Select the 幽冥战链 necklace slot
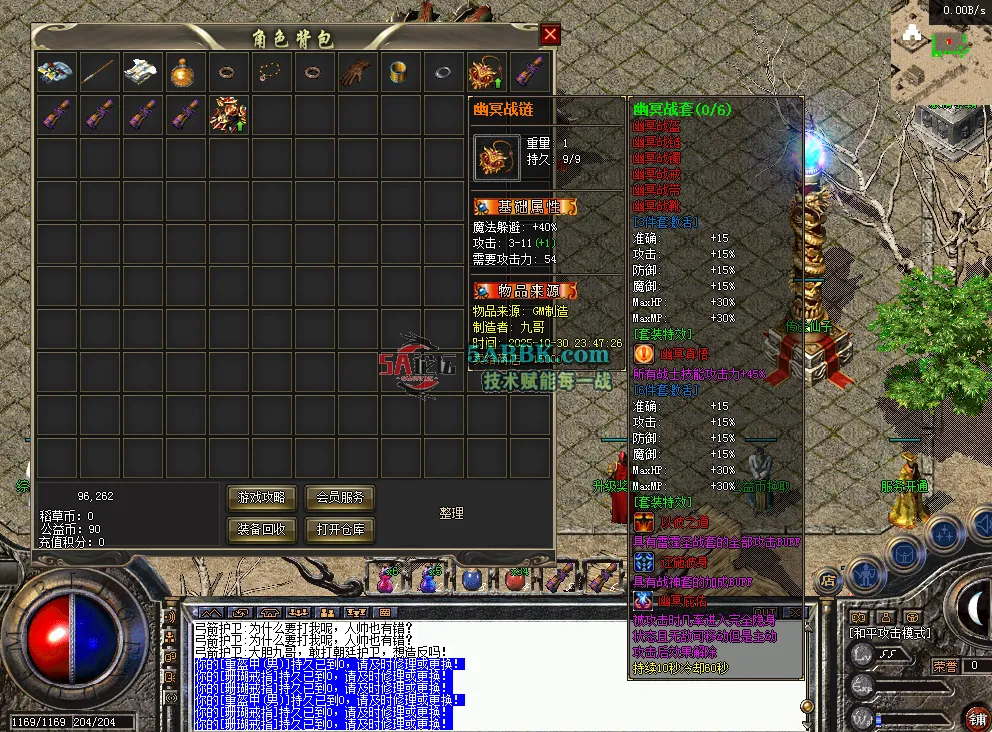Image resolution: width=992 pixels, height=732 pixels. tap(485, 72)
